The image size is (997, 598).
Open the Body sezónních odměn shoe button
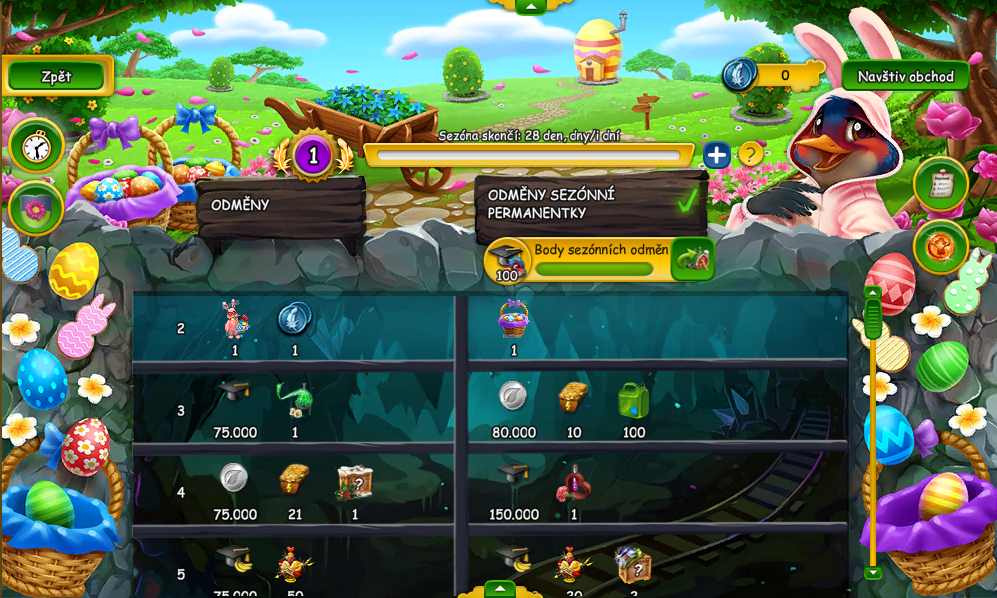692,260
